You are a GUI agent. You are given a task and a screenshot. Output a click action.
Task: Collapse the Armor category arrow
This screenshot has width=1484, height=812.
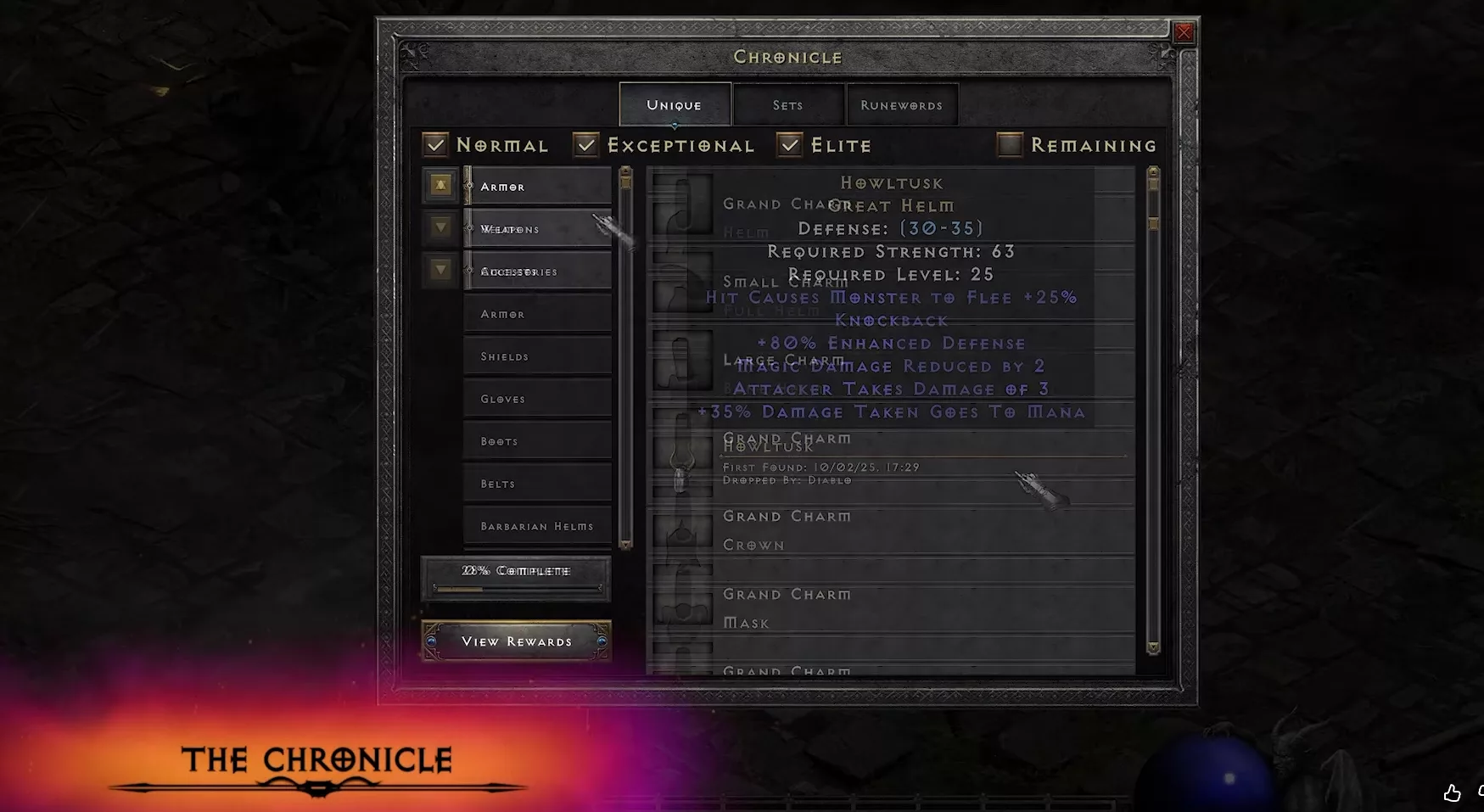point(440,185)
